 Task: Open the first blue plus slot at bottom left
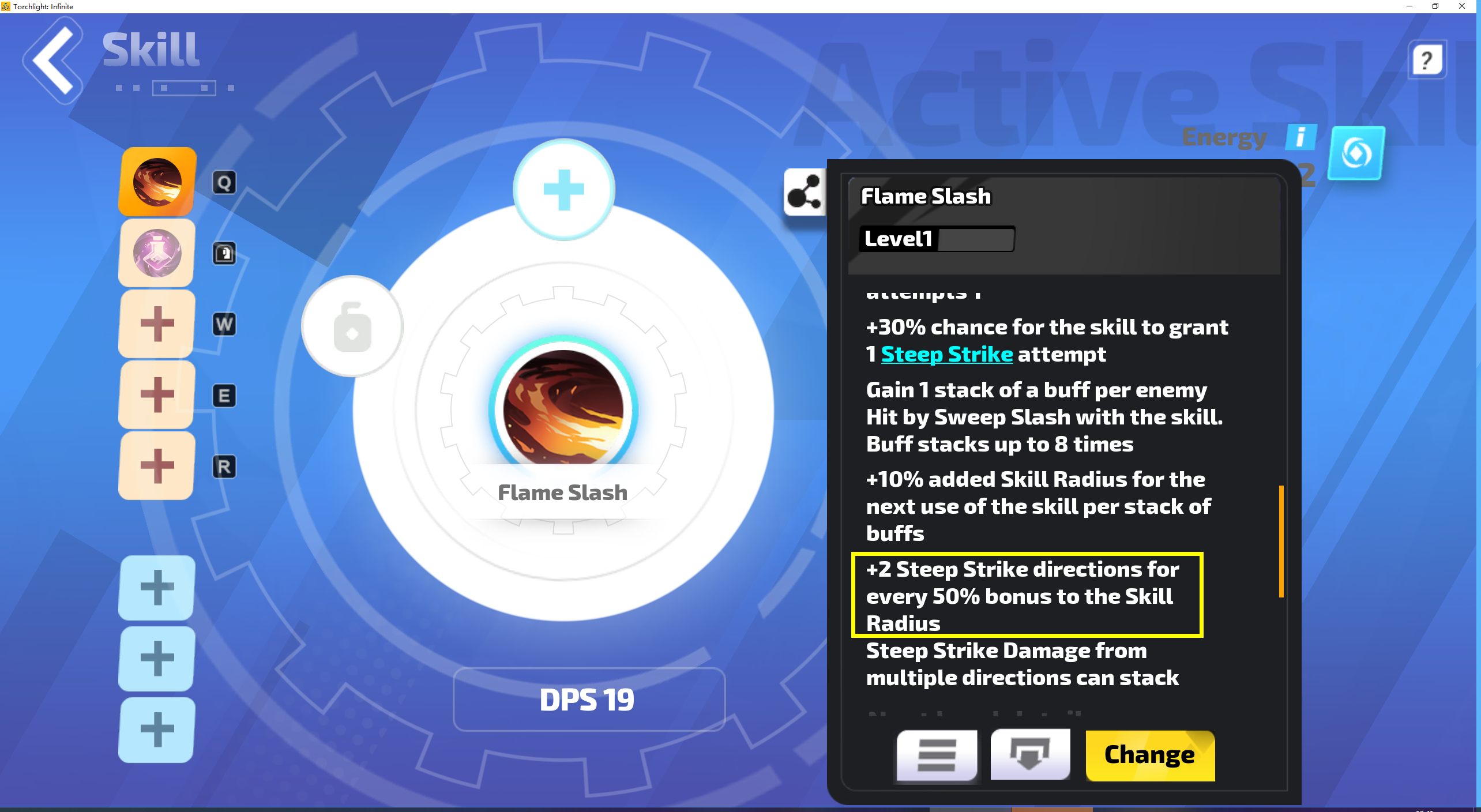[156, 588]
